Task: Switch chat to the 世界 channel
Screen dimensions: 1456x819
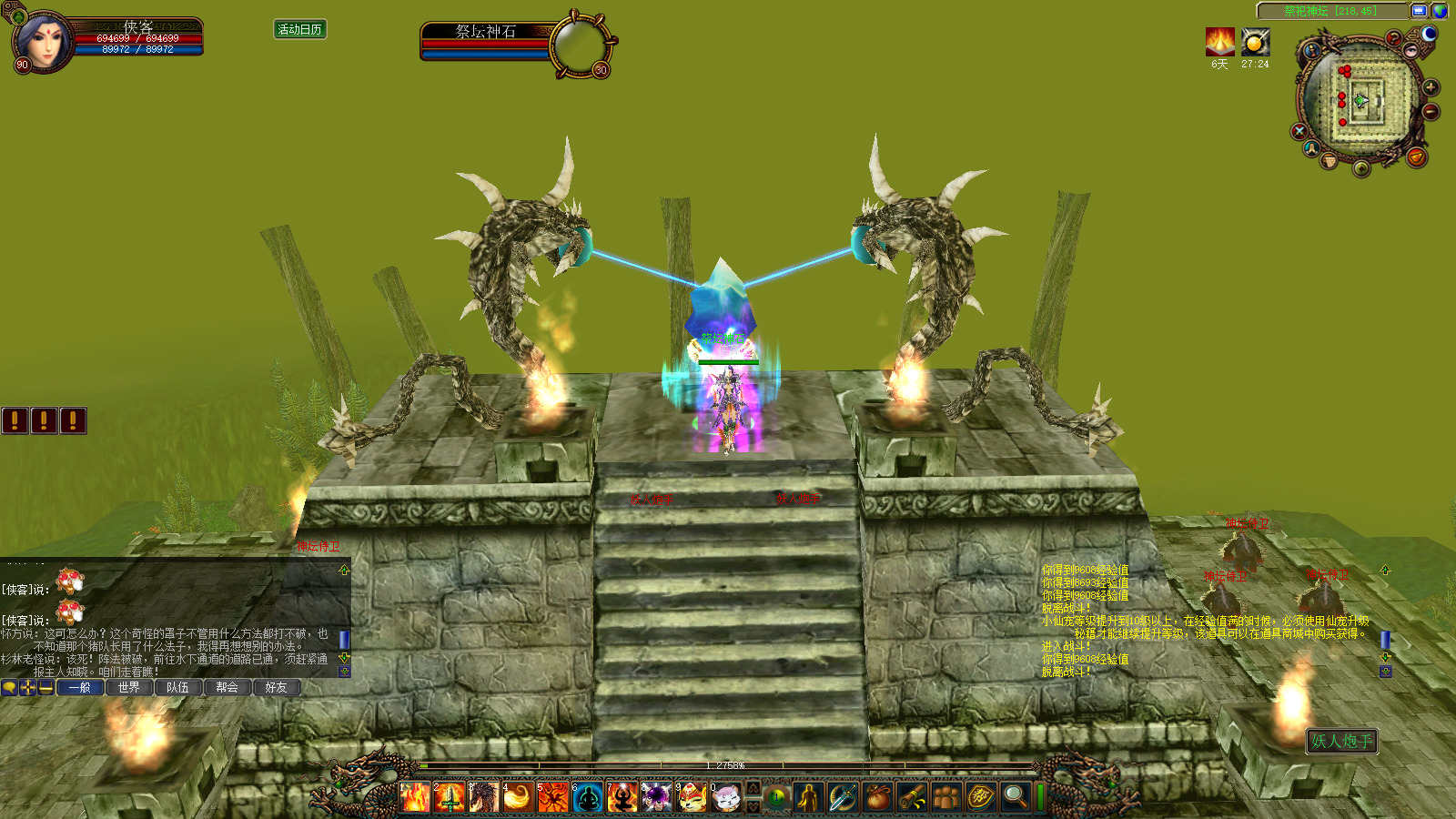Action: coord(128,687)
